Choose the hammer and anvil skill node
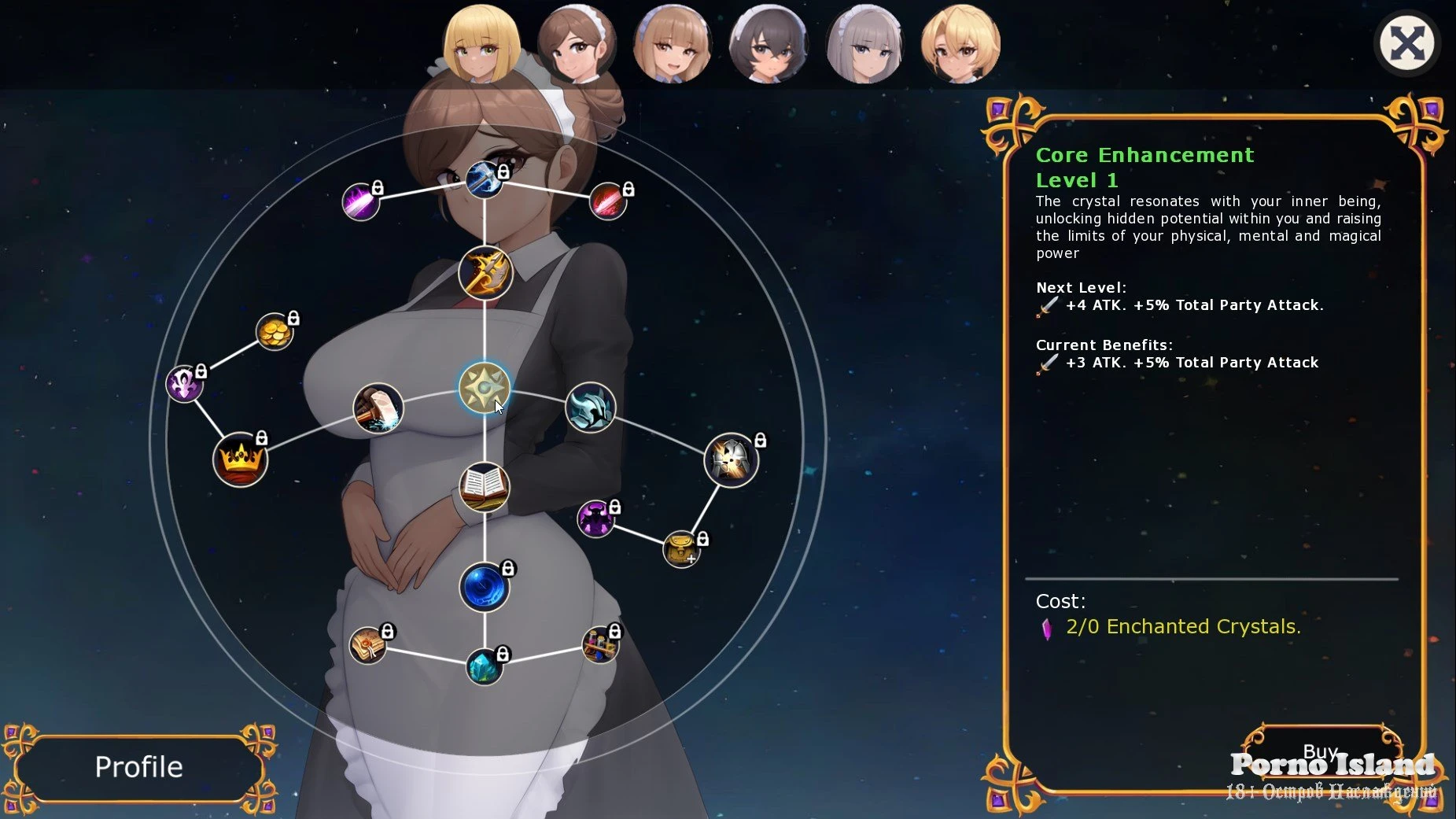The height and width of the screenshot is (819, 1456). (378, 408)
